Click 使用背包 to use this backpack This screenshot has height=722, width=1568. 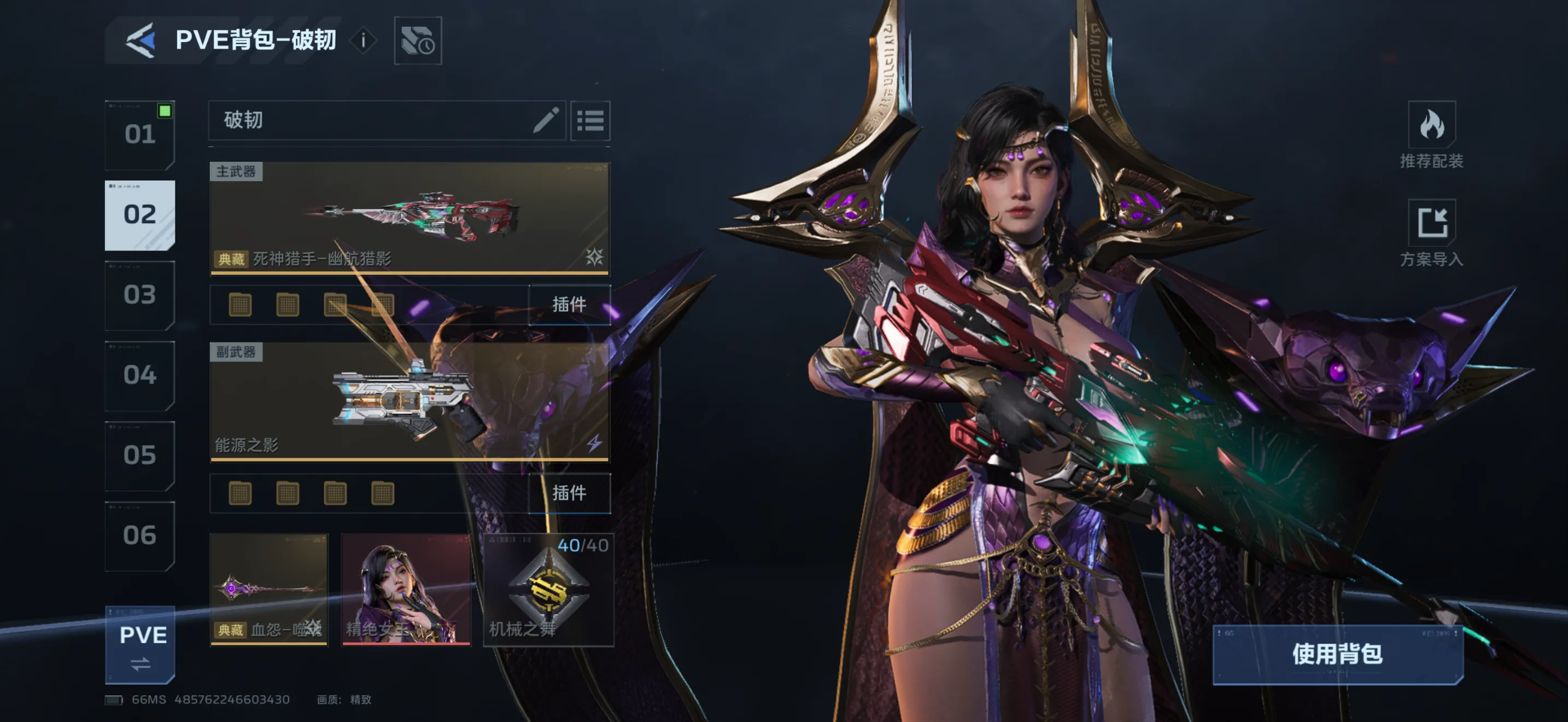[1337, 654]
